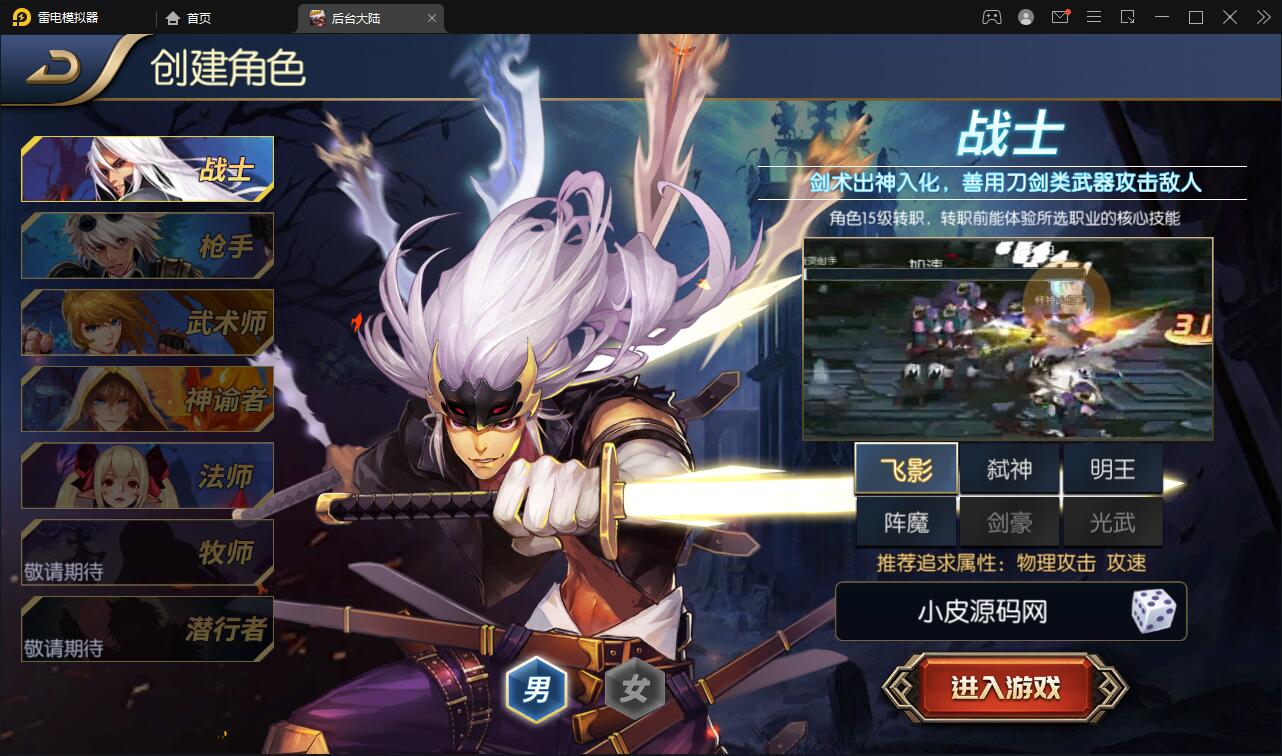Open the LDPlayer hamburger menu icon
This screenshot has height=756, width=1282.
coord(1094,17)
